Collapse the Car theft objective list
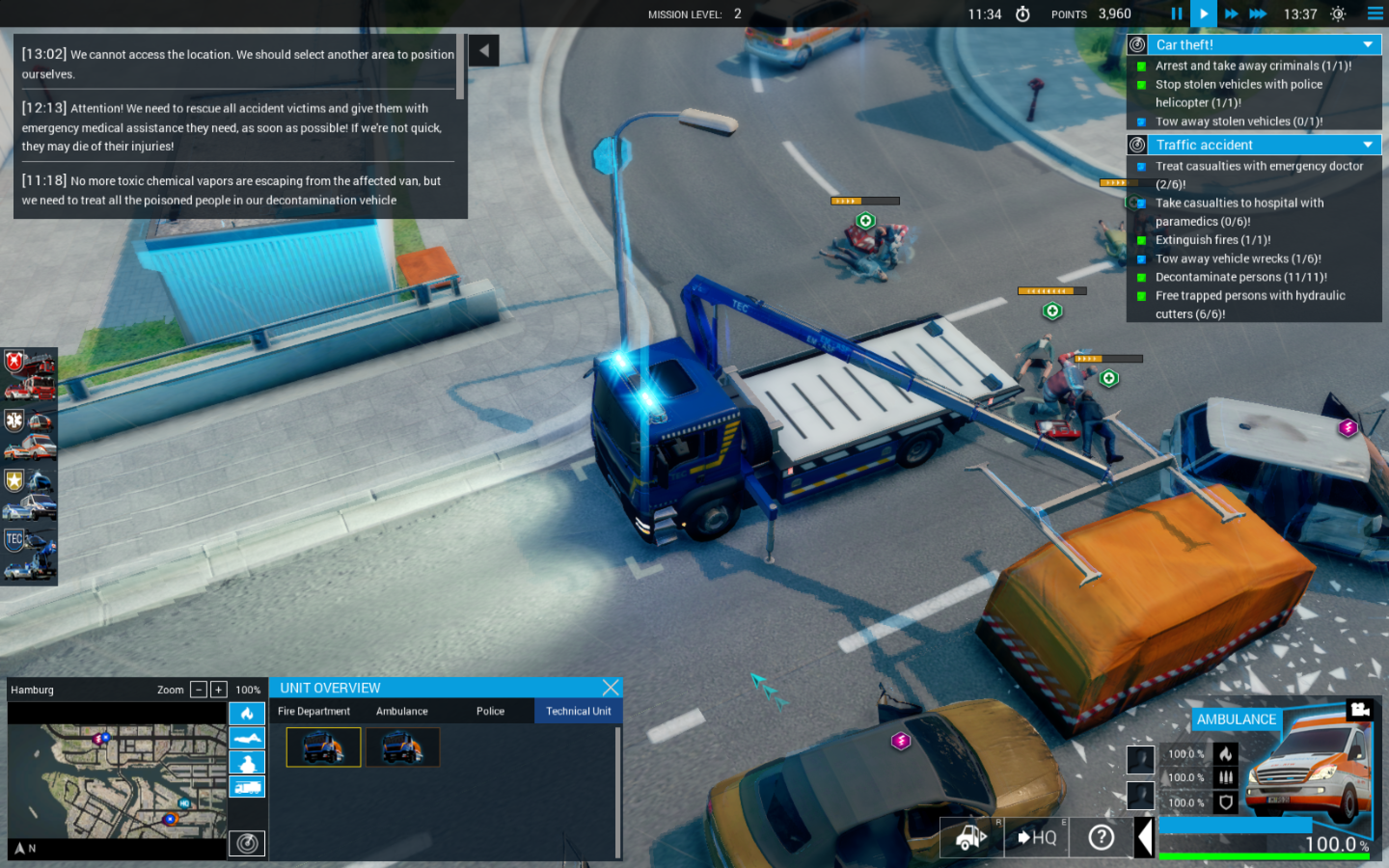The image size is (1389, 868). (x=1368, y=45)
